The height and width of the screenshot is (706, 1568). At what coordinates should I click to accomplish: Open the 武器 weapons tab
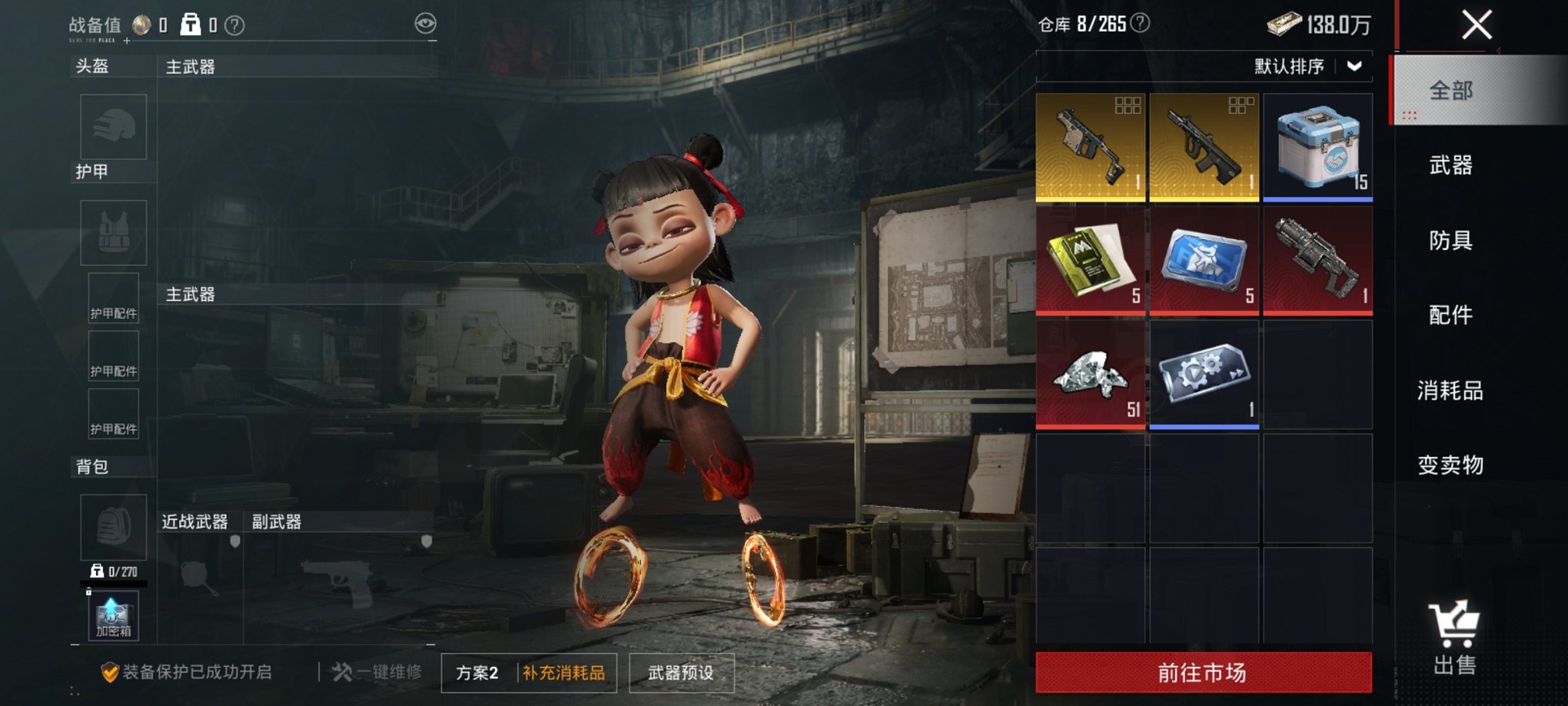point(1450,165)
